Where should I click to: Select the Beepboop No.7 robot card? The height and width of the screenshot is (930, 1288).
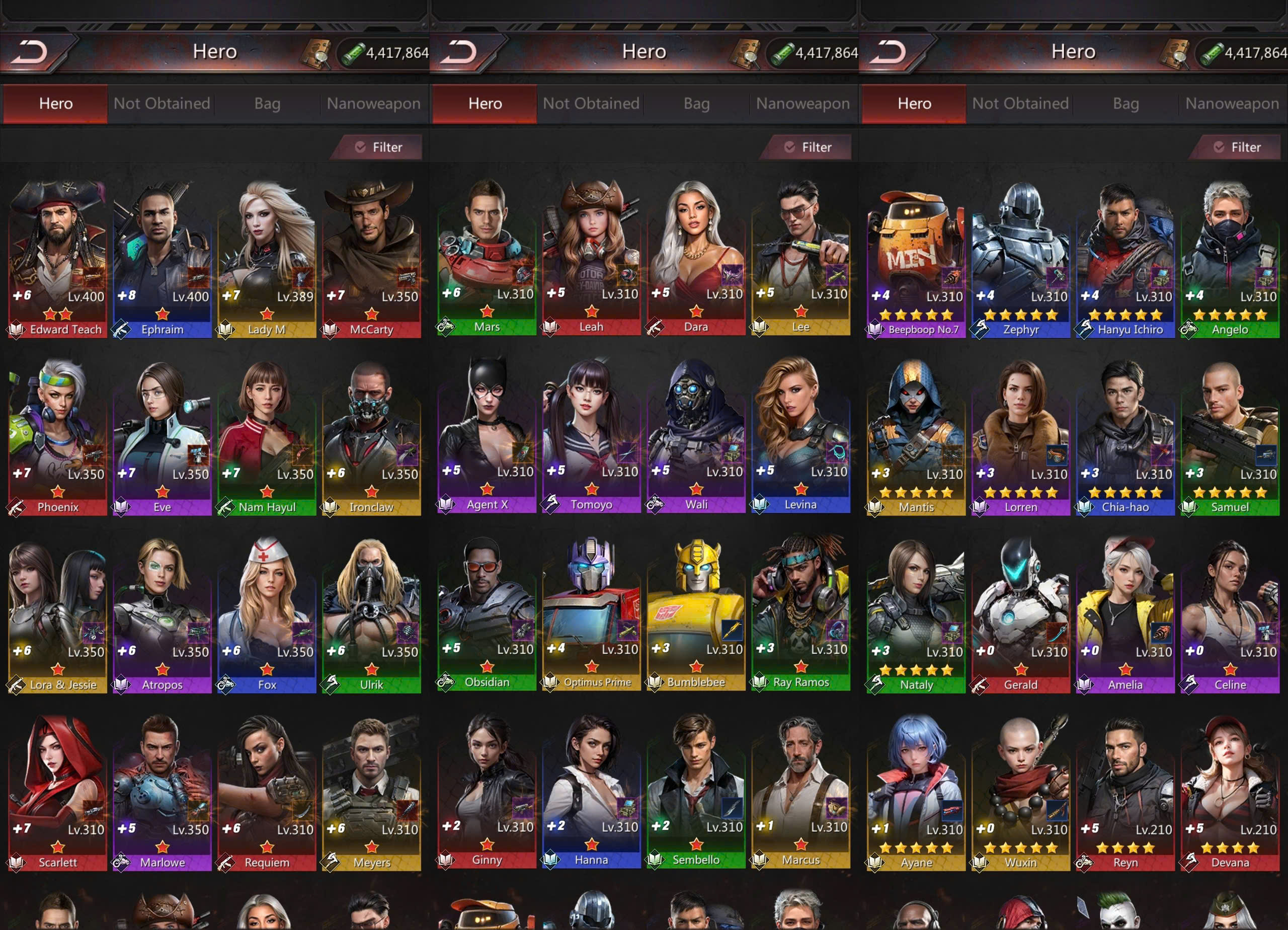click(916, 259)
